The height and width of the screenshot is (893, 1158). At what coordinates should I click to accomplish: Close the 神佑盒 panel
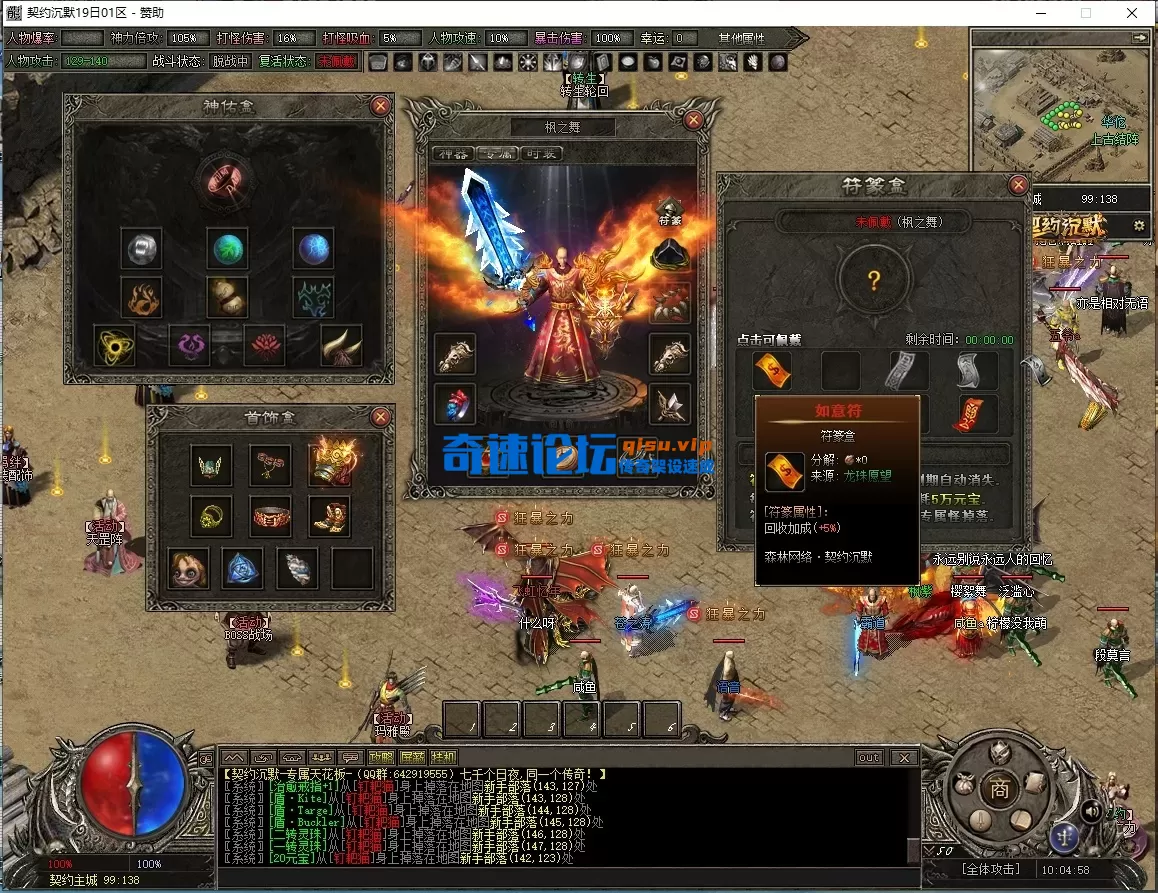[x=380, y=105]
